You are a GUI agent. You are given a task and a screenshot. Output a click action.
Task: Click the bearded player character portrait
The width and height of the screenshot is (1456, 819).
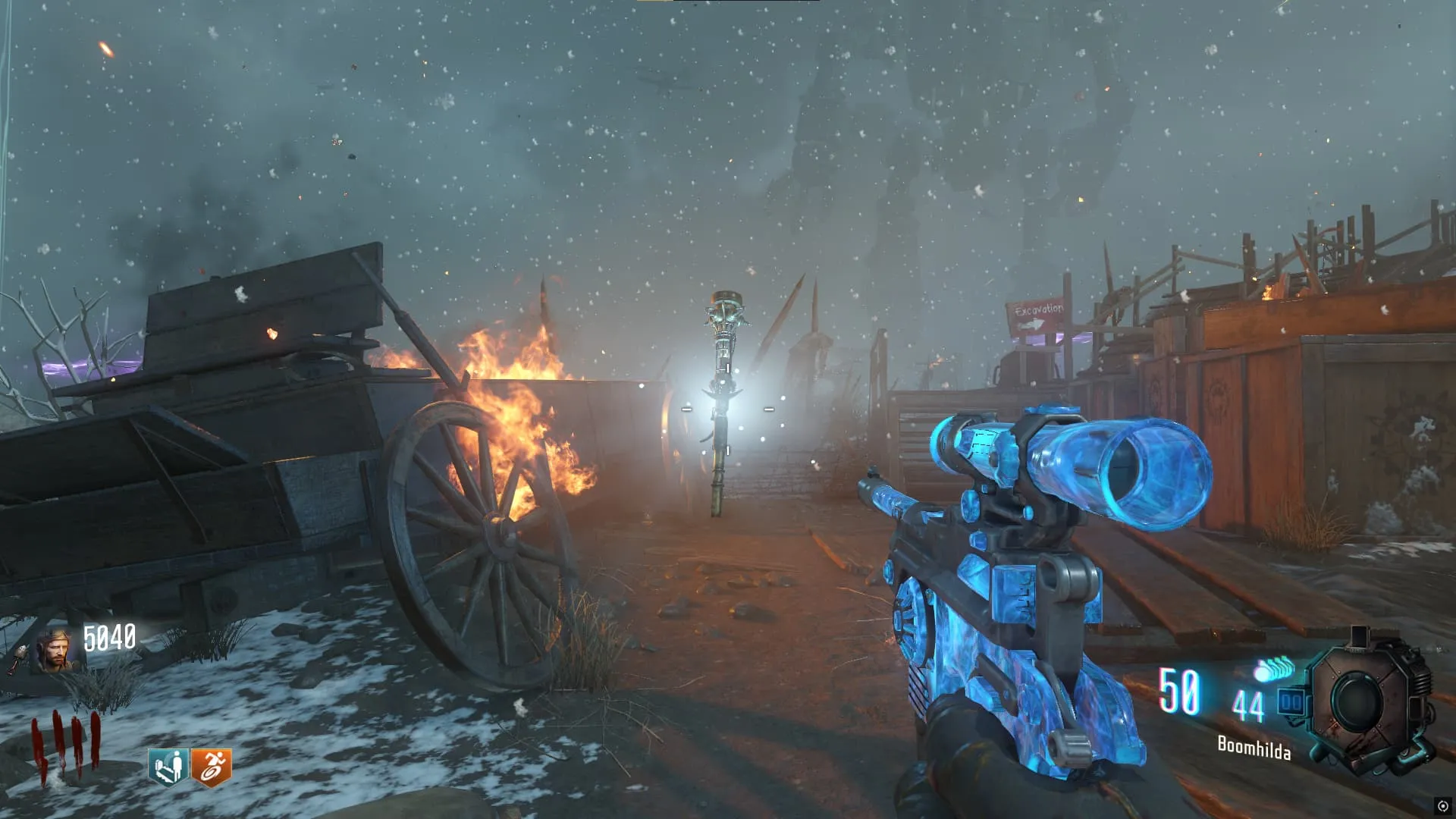point(55,651)
